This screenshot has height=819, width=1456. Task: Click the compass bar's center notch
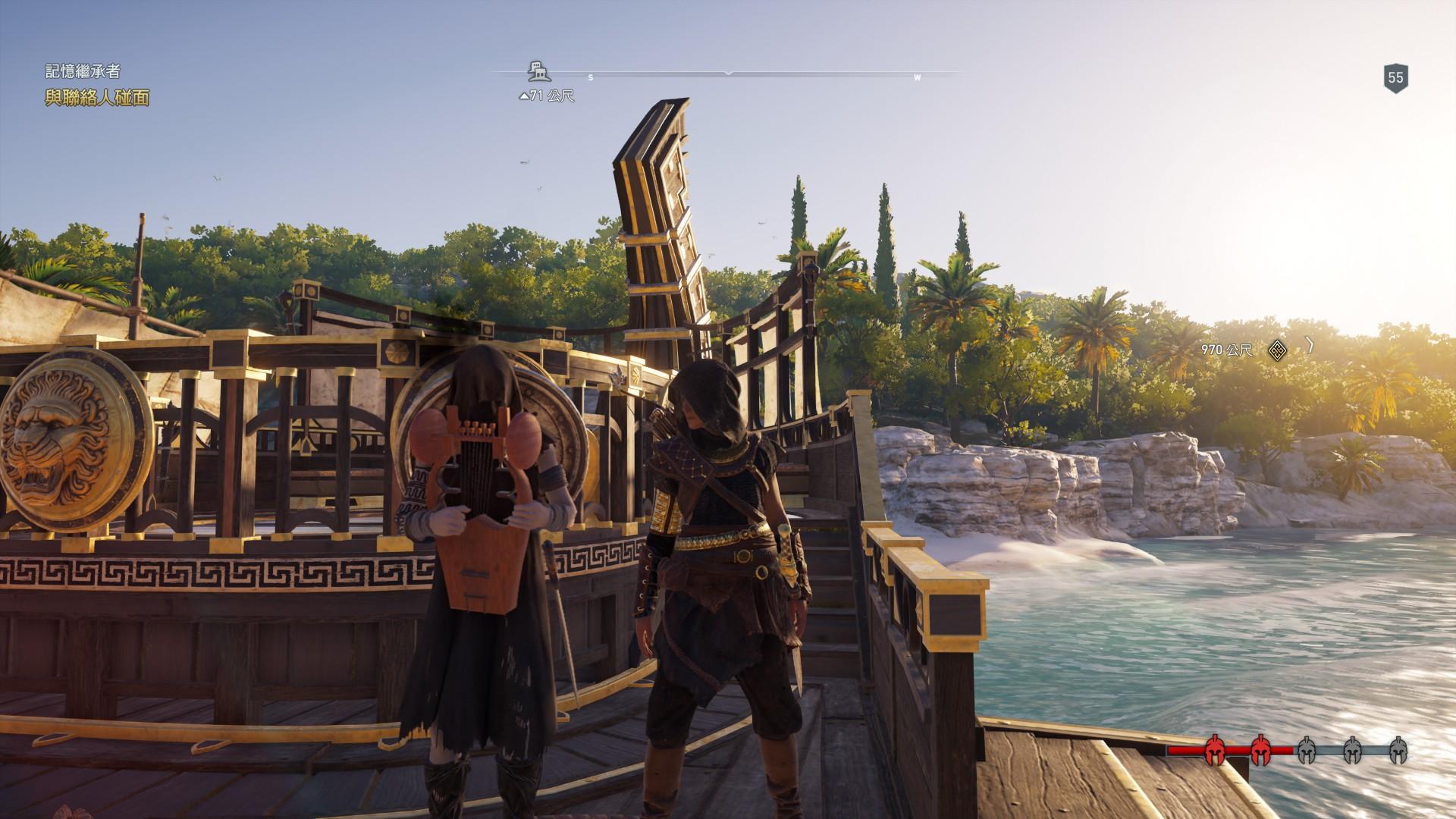728,74
